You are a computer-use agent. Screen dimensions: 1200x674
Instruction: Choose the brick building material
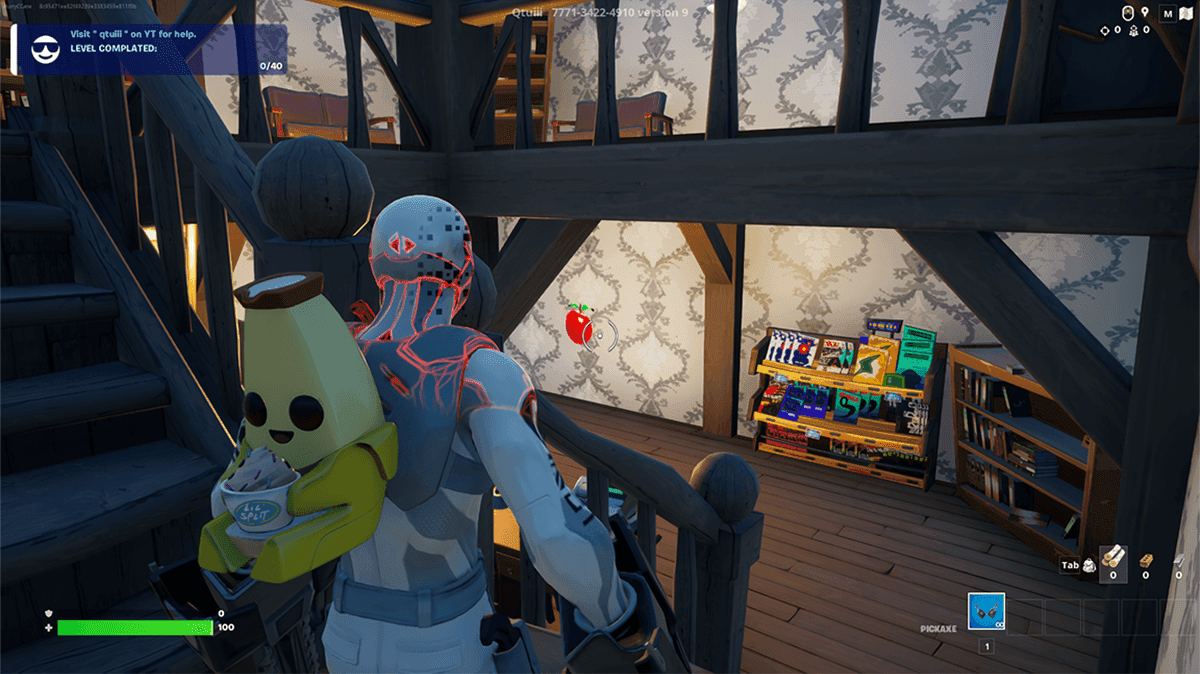[x=1146, y=560]
